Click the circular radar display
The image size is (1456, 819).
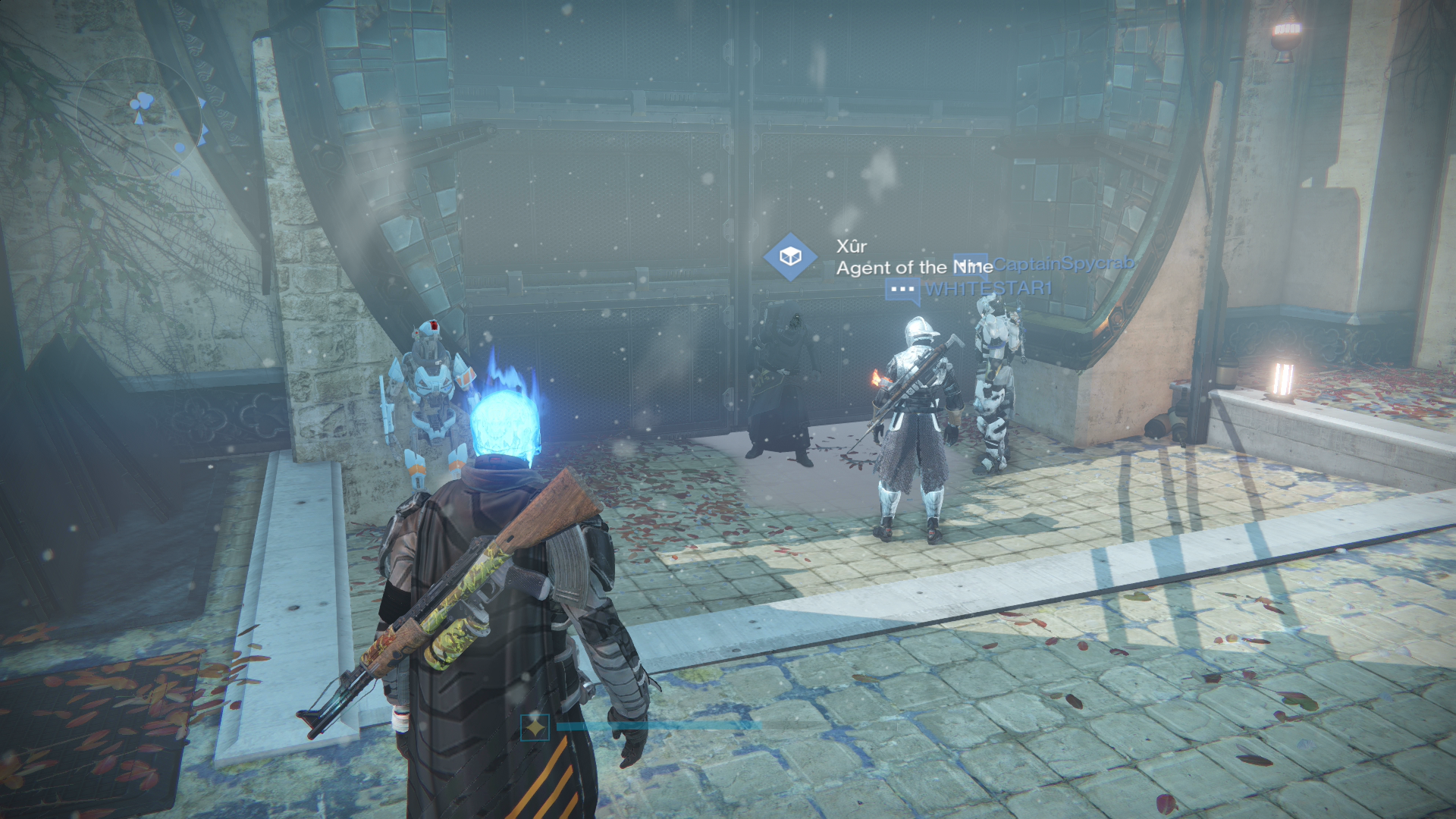coord(142,119)
